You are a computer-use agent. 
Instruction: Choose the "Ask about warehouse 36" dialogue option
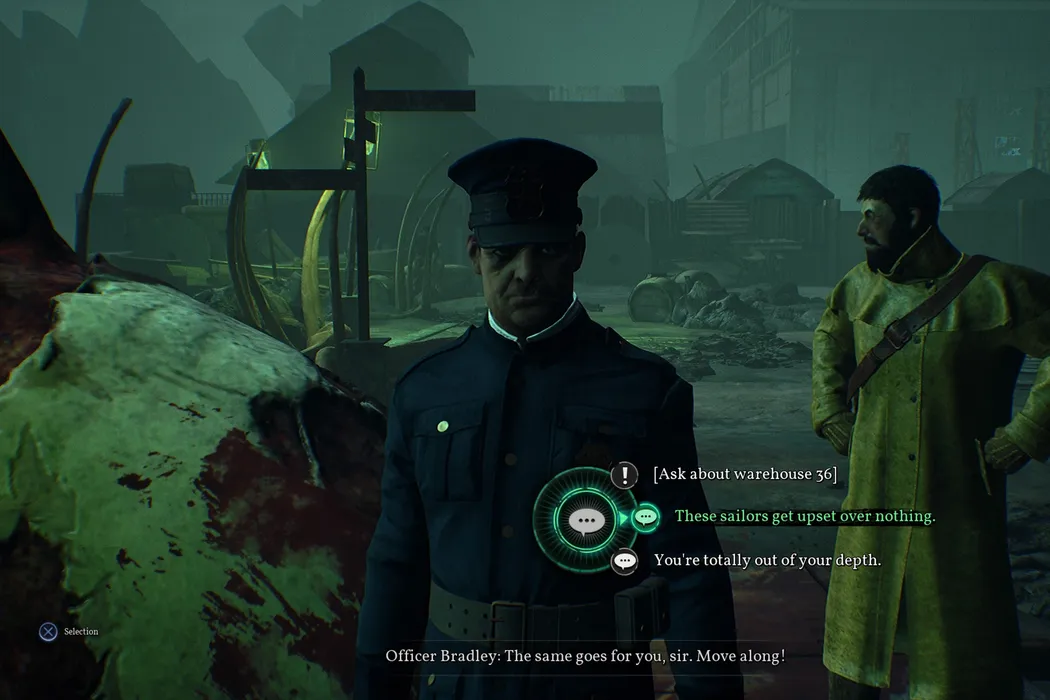pos(744,474)
